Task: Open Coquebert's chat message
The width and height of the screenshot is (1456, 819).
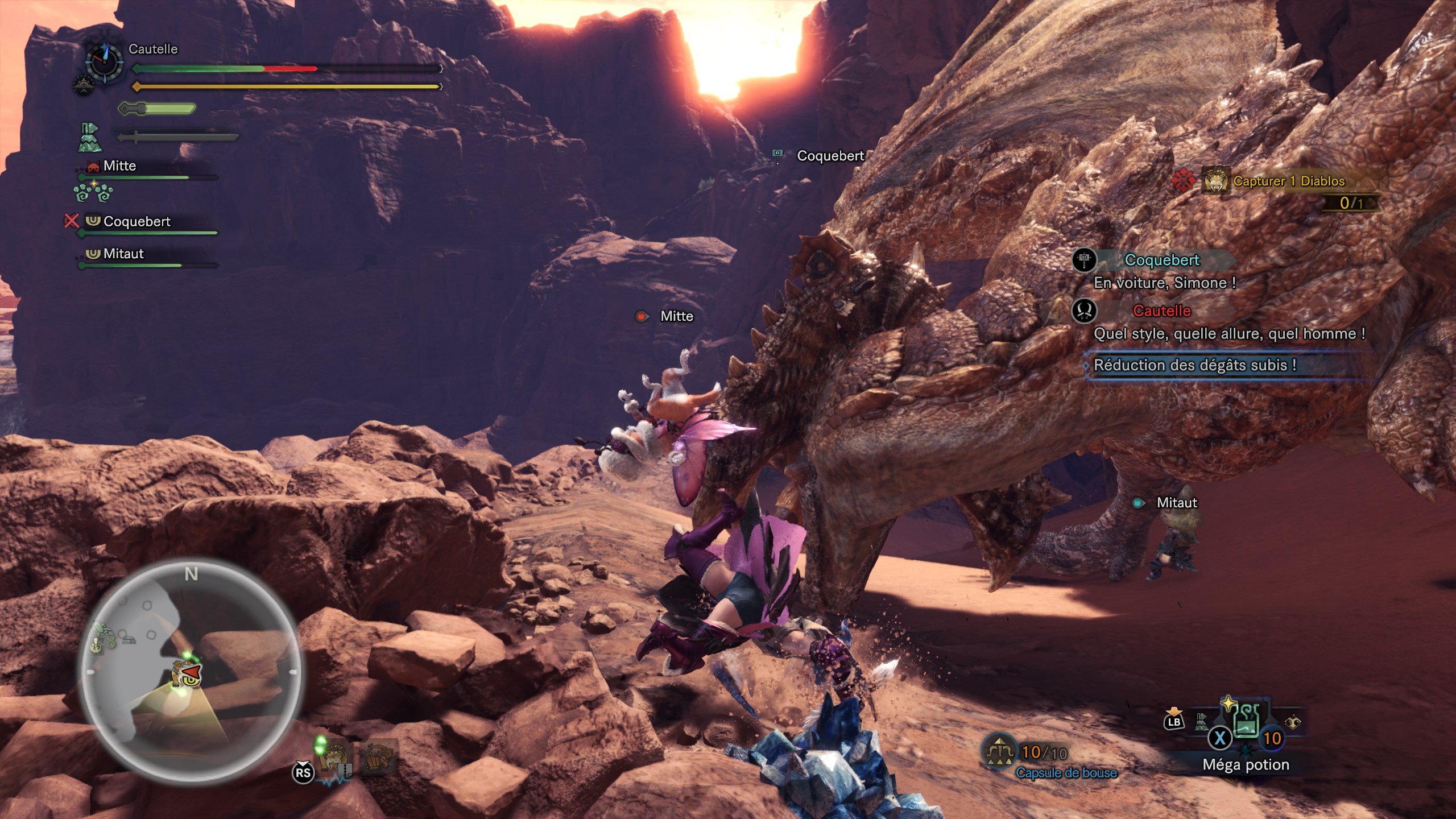Action: pos(1164,283)
